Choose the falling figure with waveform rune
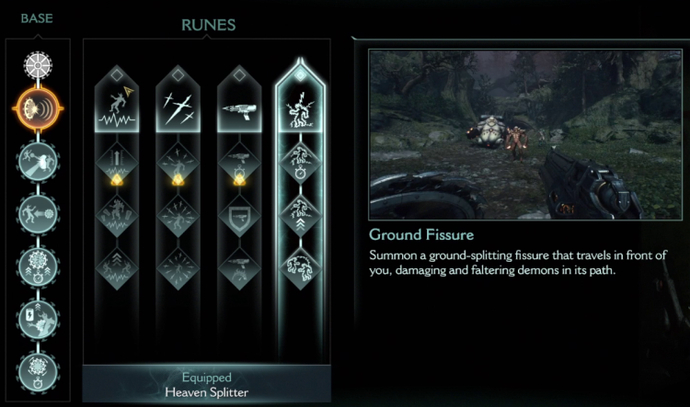 click(116, 107)
